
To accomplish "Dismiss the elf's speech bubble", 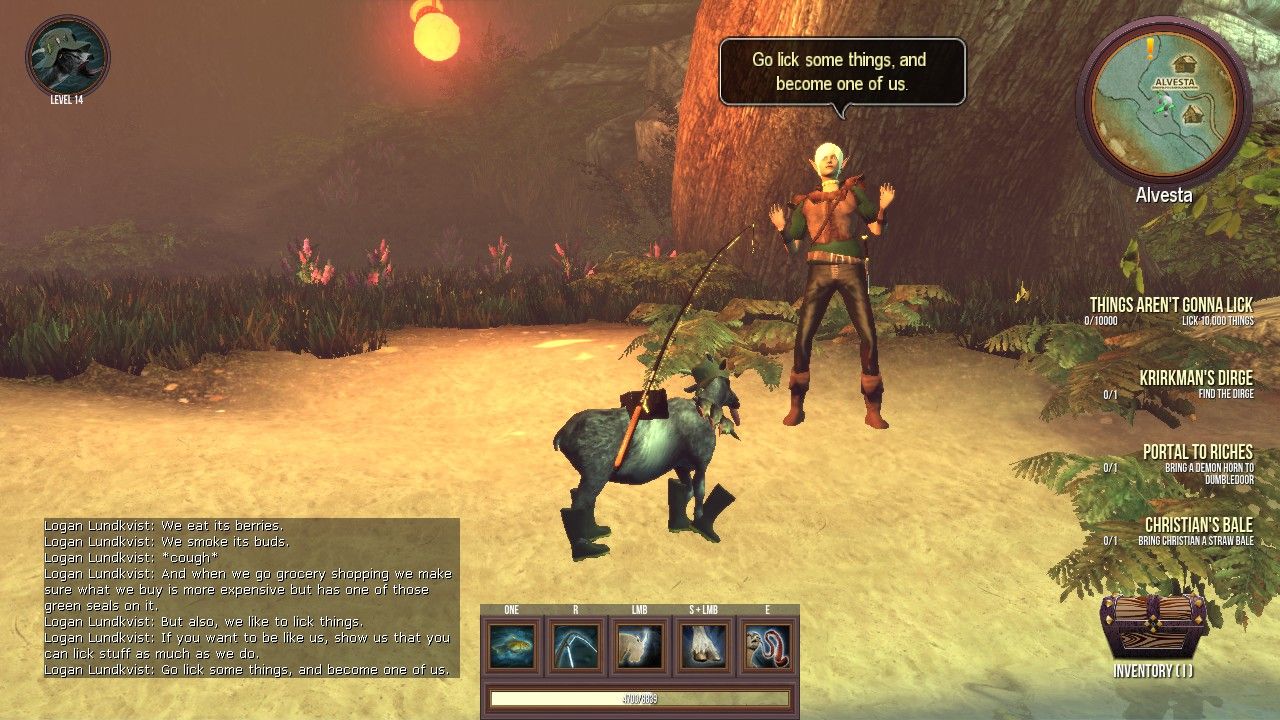I will point(842,71).
